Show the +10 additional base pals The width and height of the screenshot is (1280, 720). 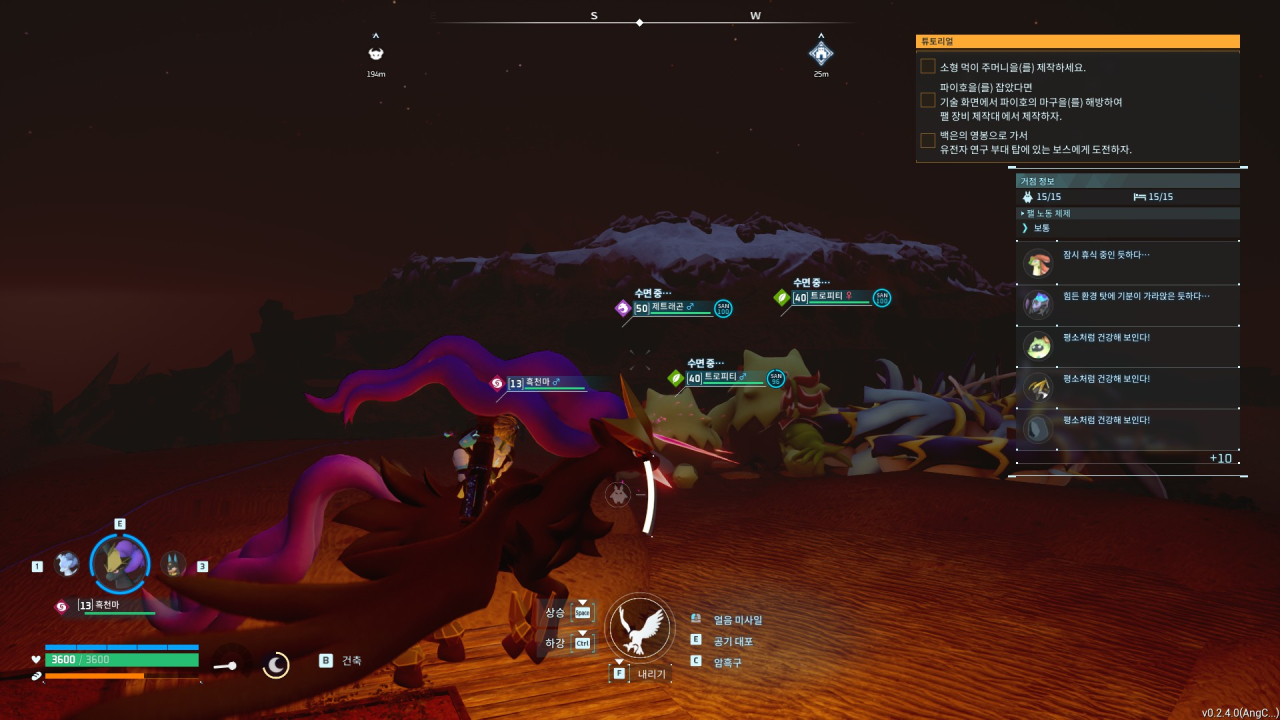click(1220, 458)
